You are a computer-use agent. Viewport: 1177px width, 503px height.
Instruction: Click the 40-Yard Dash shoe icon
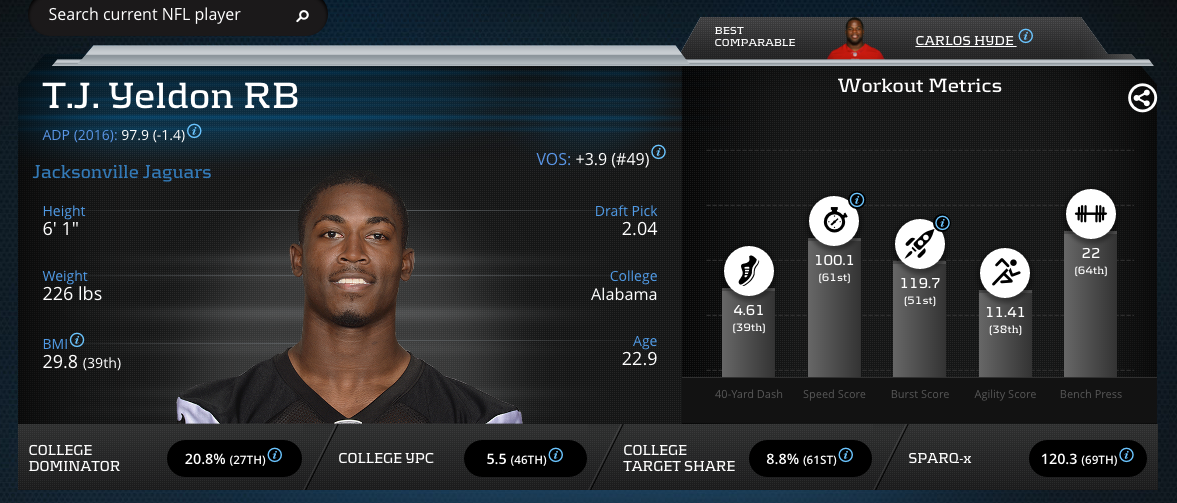(749, 270)
